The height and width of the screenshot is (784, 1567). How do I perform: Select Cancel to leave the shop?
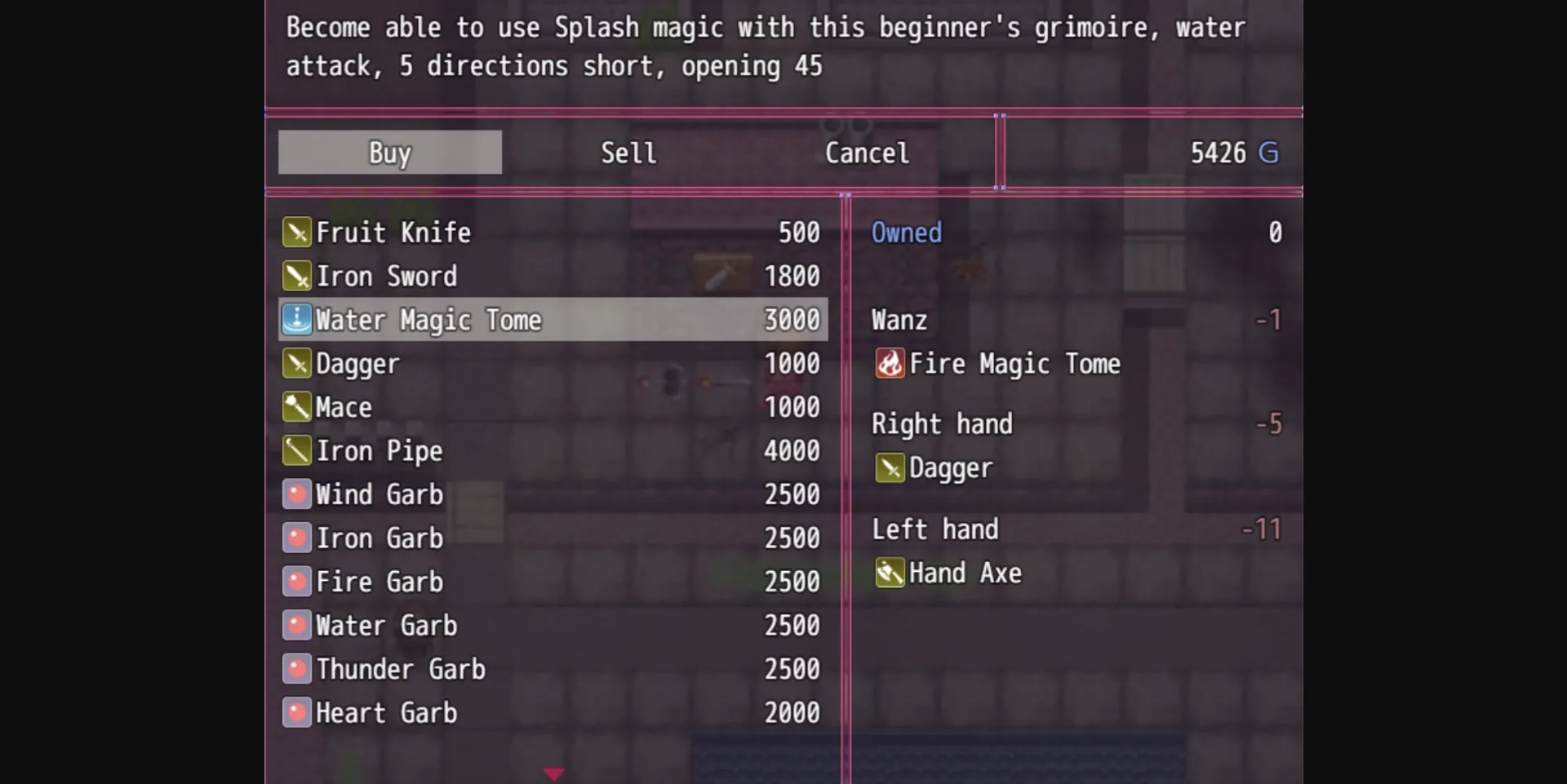(x=867, y=153)
